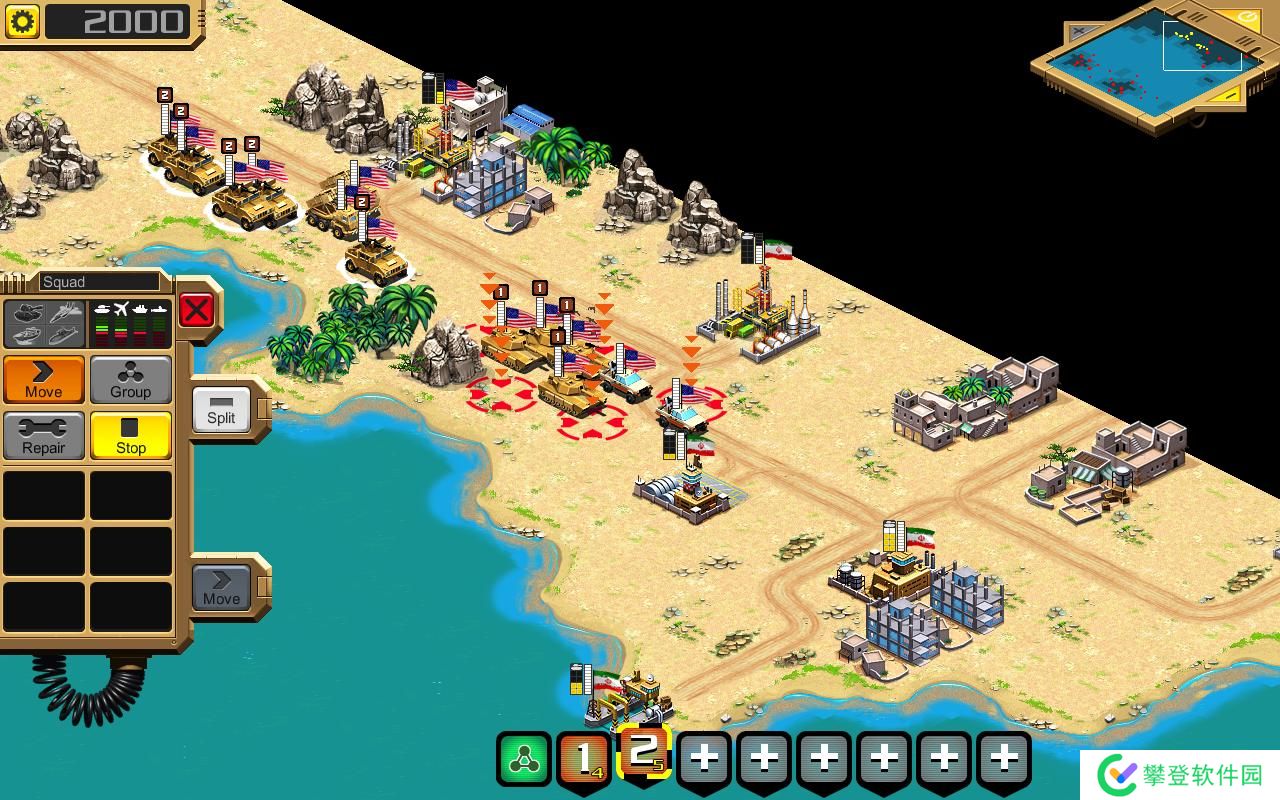The width and height of the screenshot is (1280, 800).
Task: Group the selected squad units
Action: pos(131,379)
